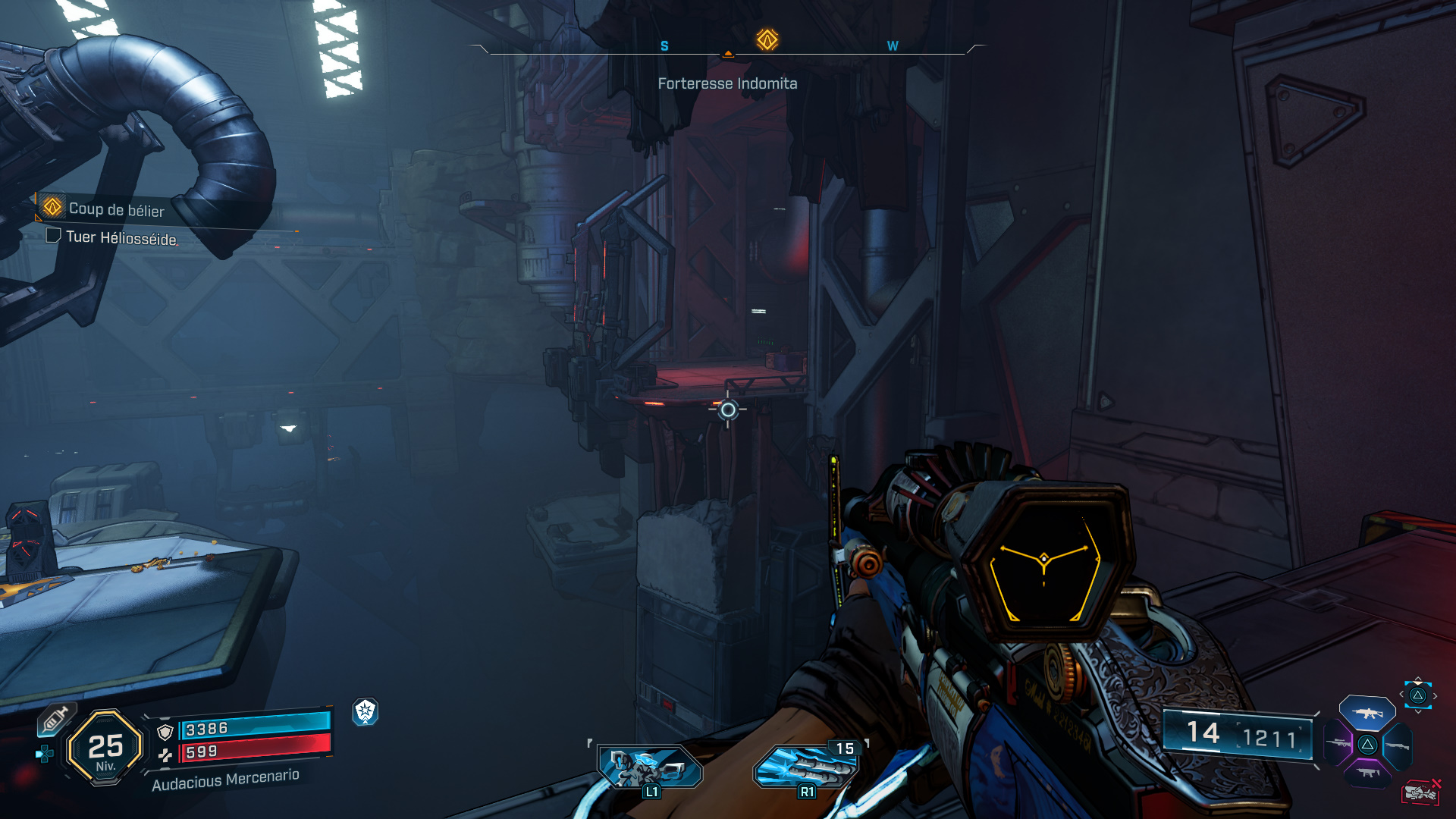Select the Coup de bélier quest tracker
The width and height of the screenshot is (1456, 819).
point(115,209)
